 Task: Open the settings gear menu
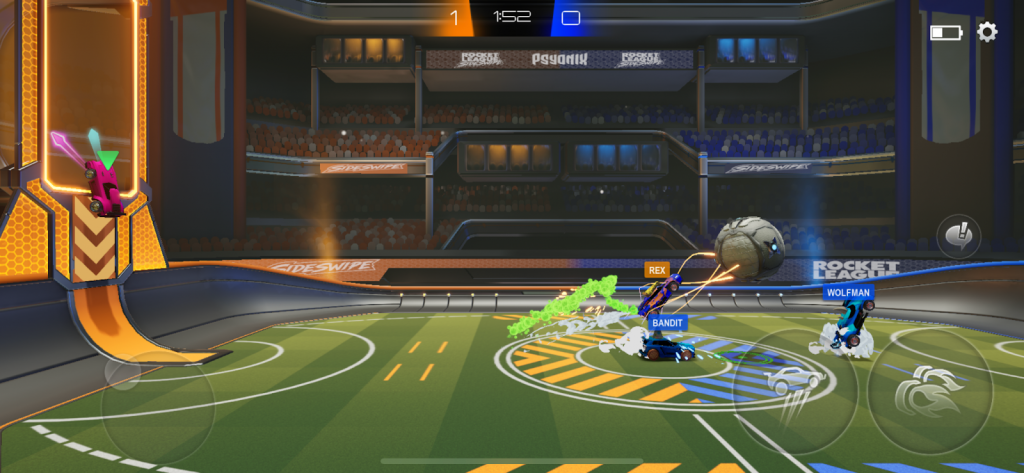987,32
